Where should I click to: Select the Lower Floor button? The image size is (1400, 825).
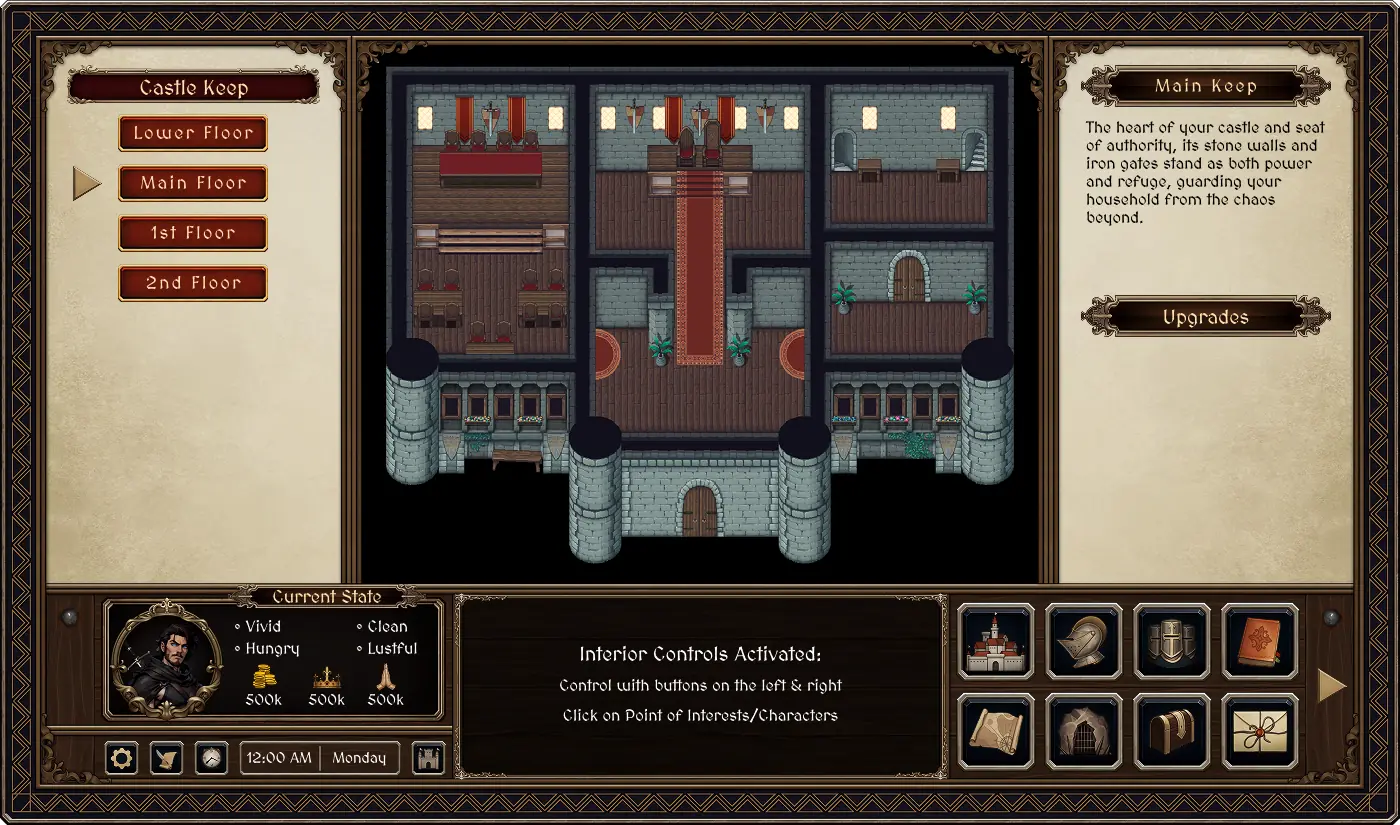coord(193,133)
